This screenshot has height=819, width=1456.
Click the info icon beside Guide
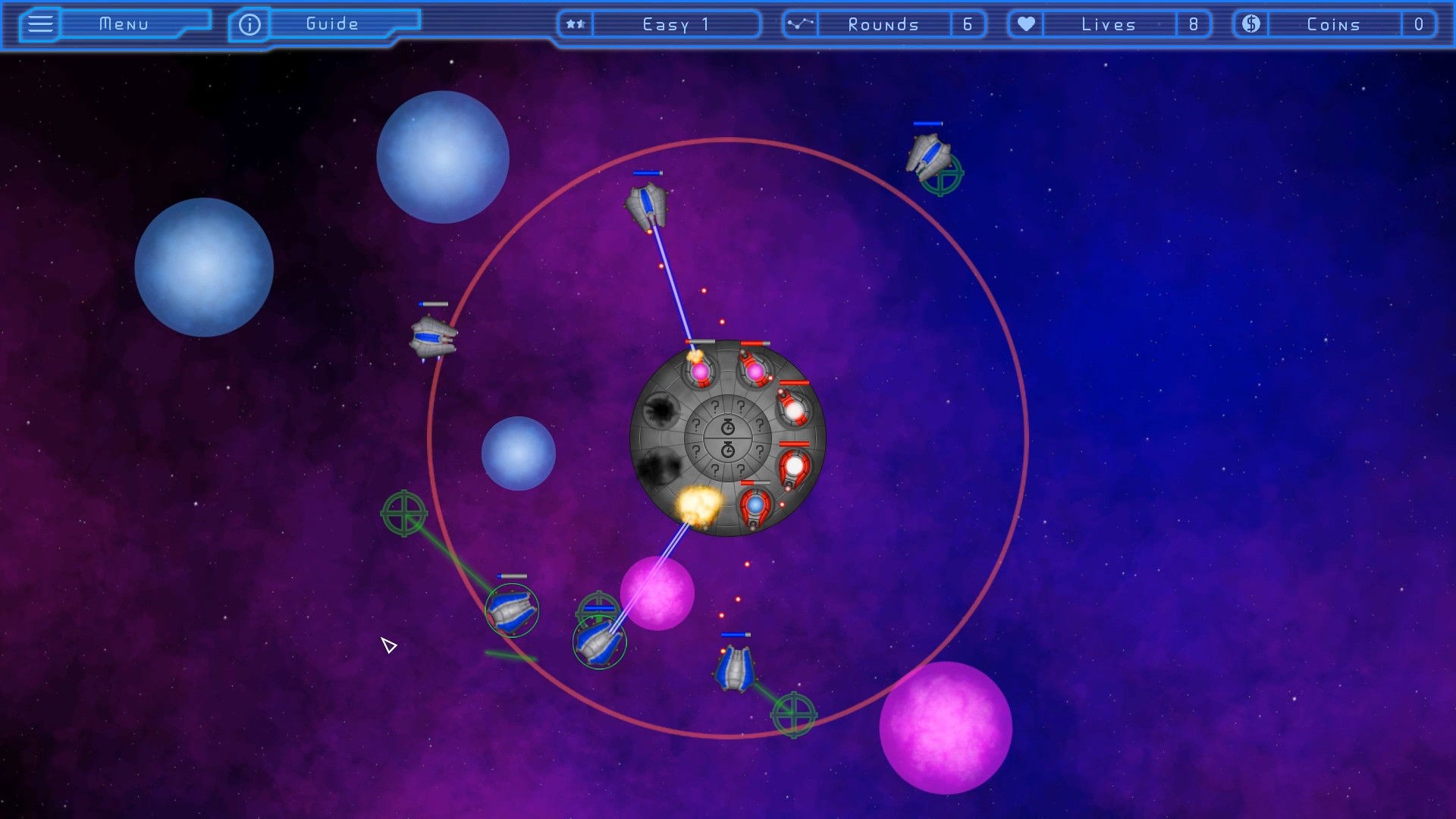(249, 24)
